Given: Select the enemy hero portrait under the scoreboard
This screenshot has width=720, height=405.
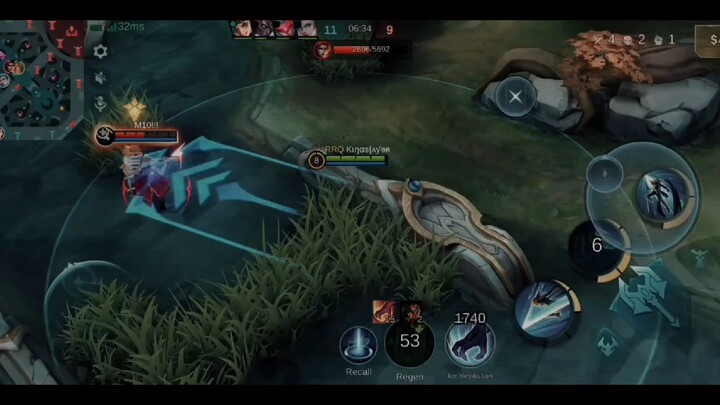Looking at the screenshot, I should pyautogui.click(x=322, y=49).
